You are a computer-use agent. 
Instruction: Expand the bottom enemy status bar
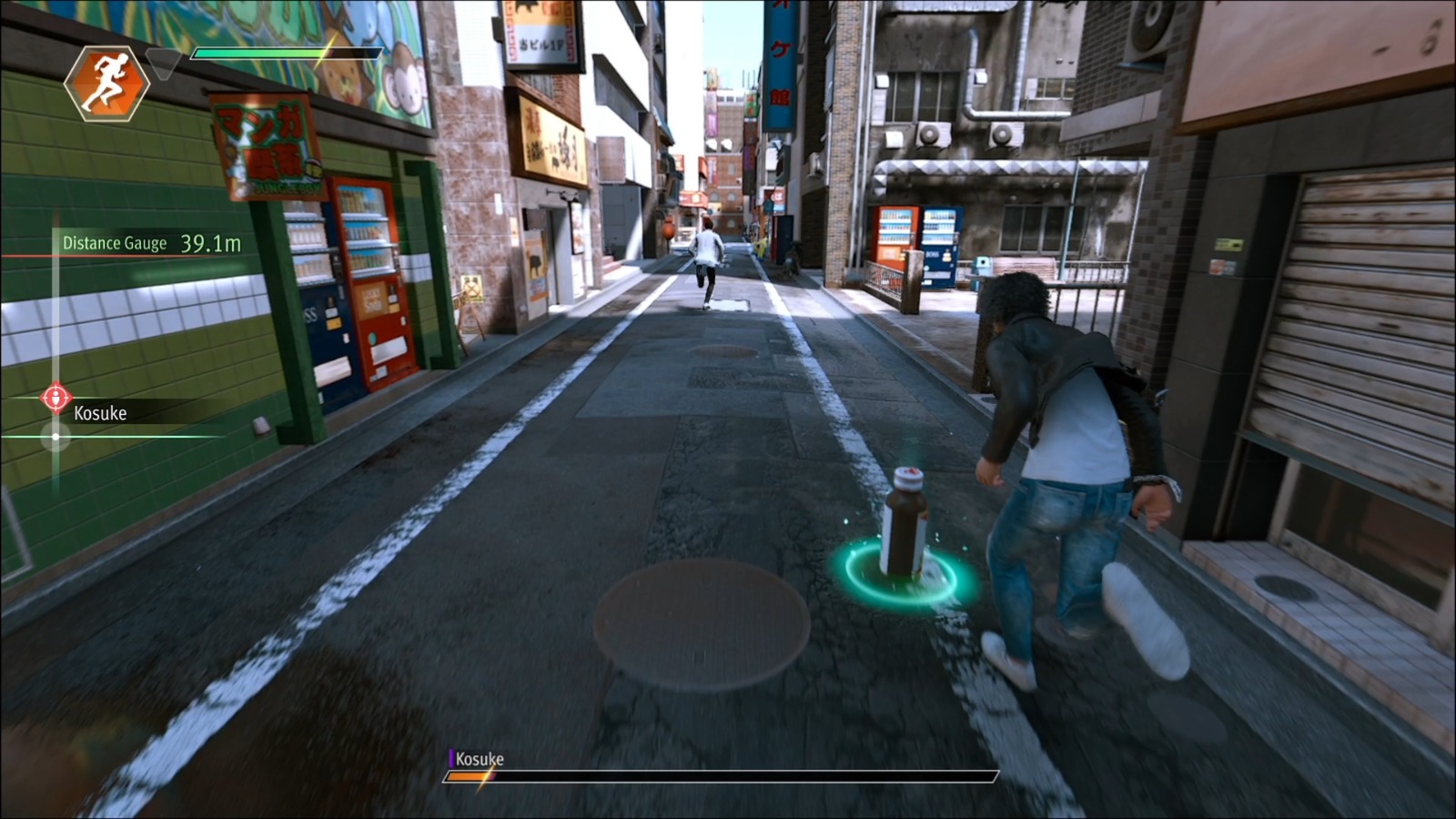pyautogui.click(x=719, y=778)
